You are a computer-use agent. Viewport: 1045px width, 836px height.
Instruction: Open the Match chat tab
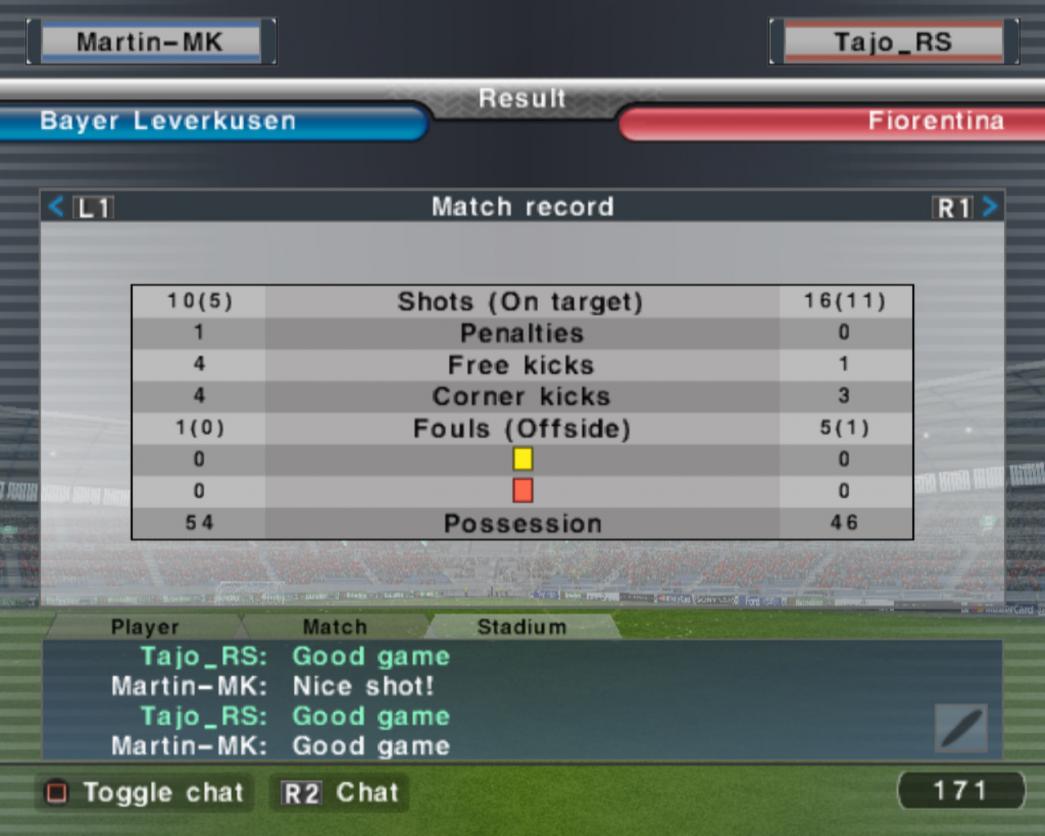[x=334, y=627]
